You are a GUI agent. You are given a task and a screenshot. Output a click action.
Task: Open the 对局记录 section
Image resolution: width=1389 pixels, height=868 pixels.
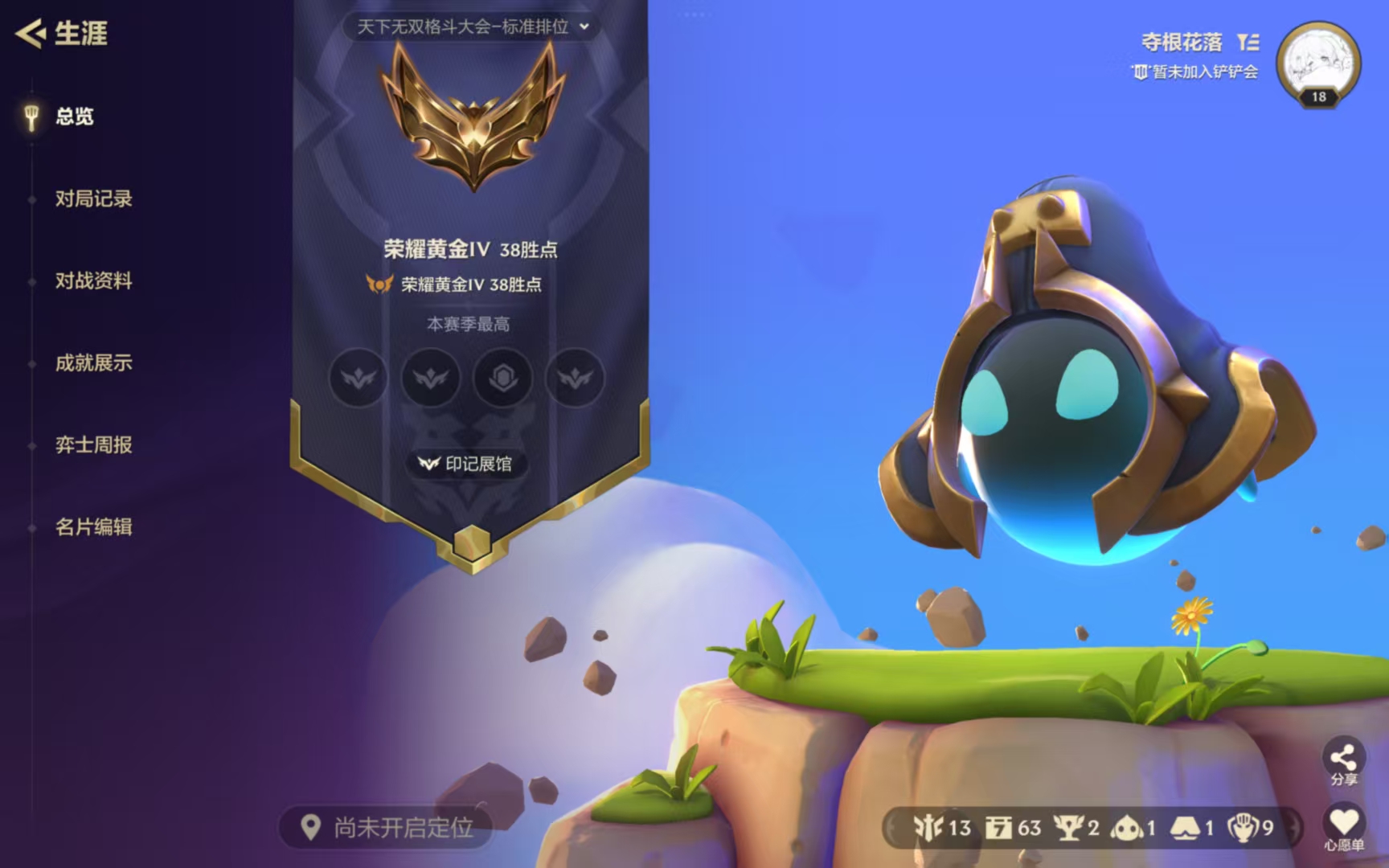(x=93, y=199)
